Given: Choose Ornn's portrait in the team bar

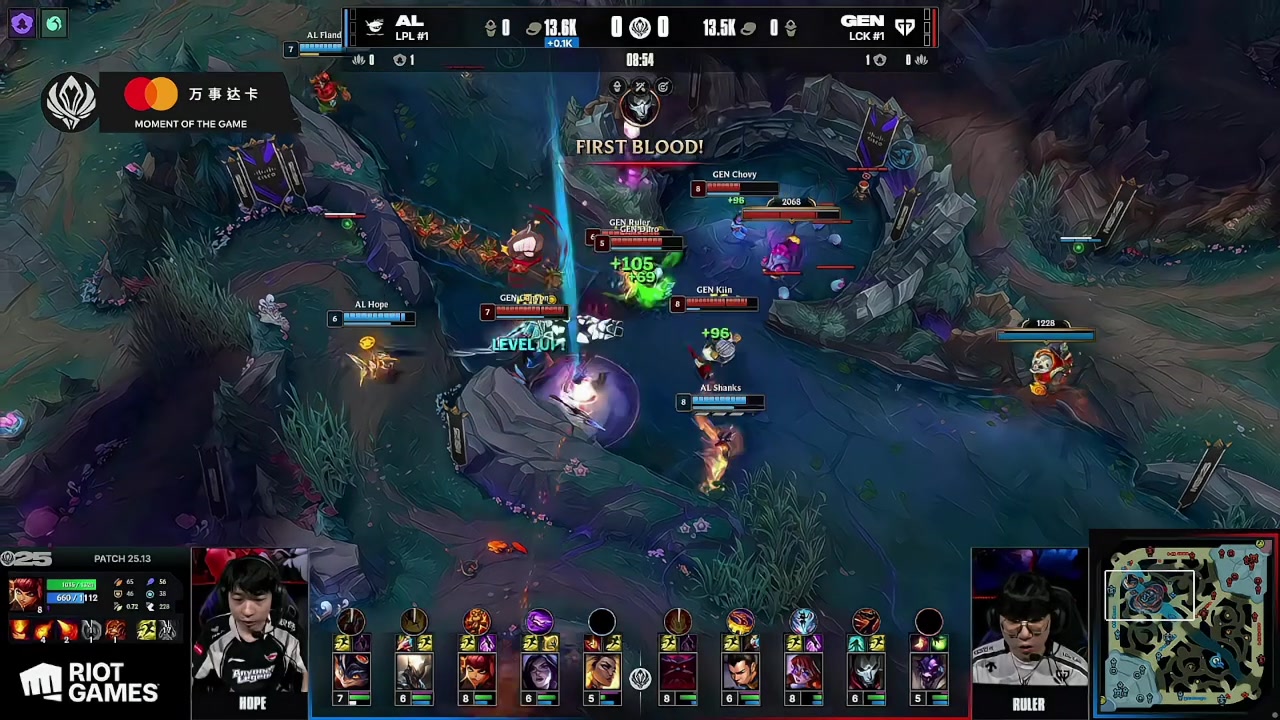Looking at the screenshot, I should [x=678, y=672].
